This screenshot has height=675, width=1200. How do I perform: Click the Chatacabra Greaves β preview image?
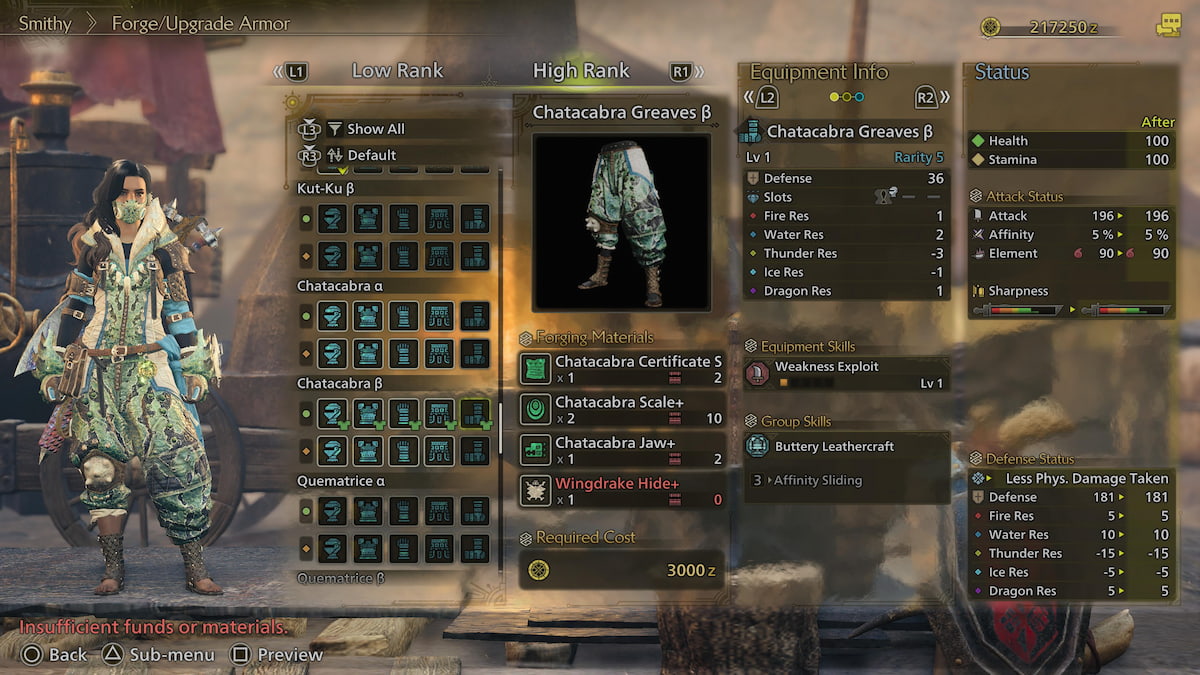[621, 222]
